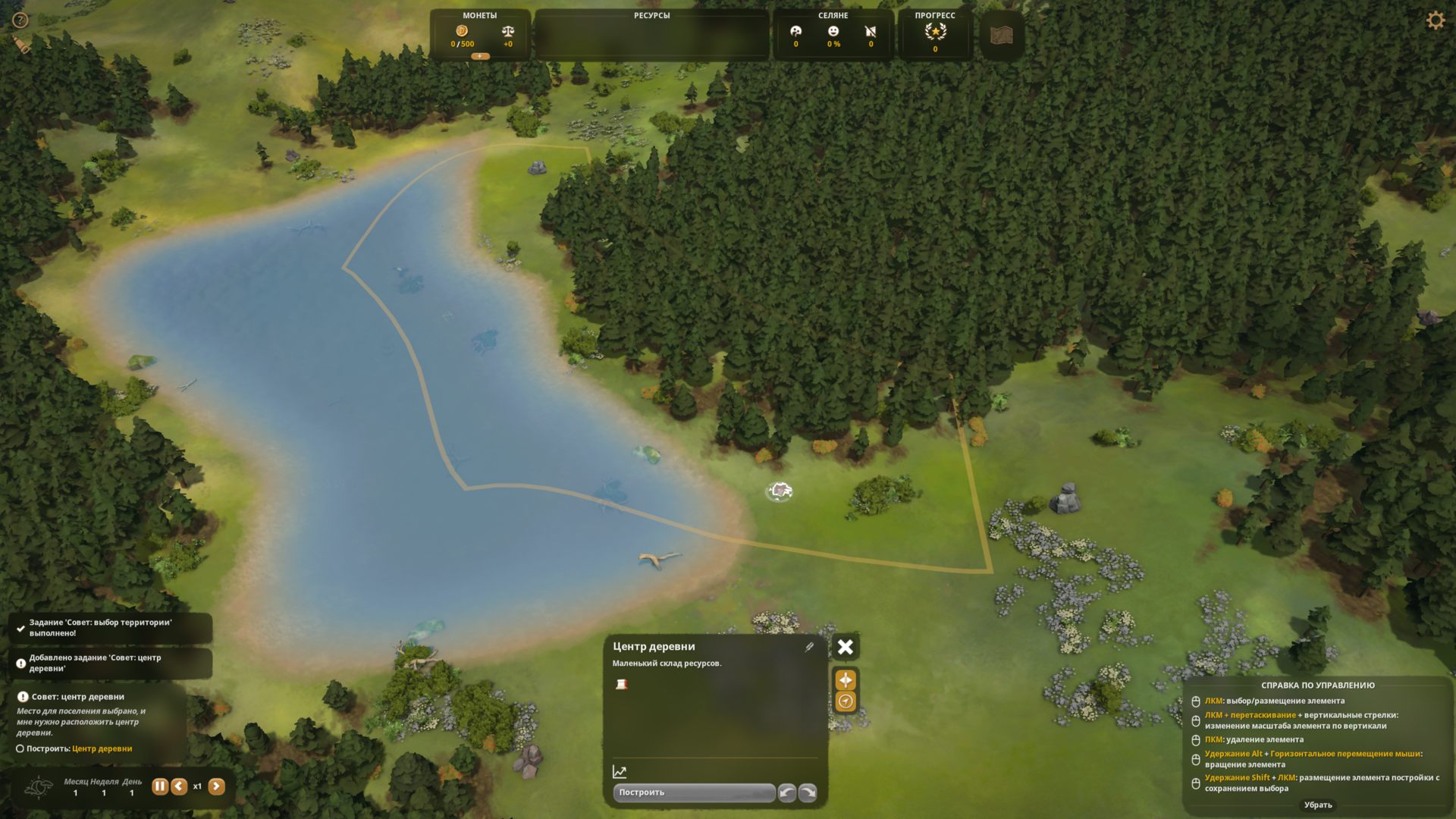Rotate building left with the undo arrow
Viewport: 1456px width, 819px height.
(787, 792)
